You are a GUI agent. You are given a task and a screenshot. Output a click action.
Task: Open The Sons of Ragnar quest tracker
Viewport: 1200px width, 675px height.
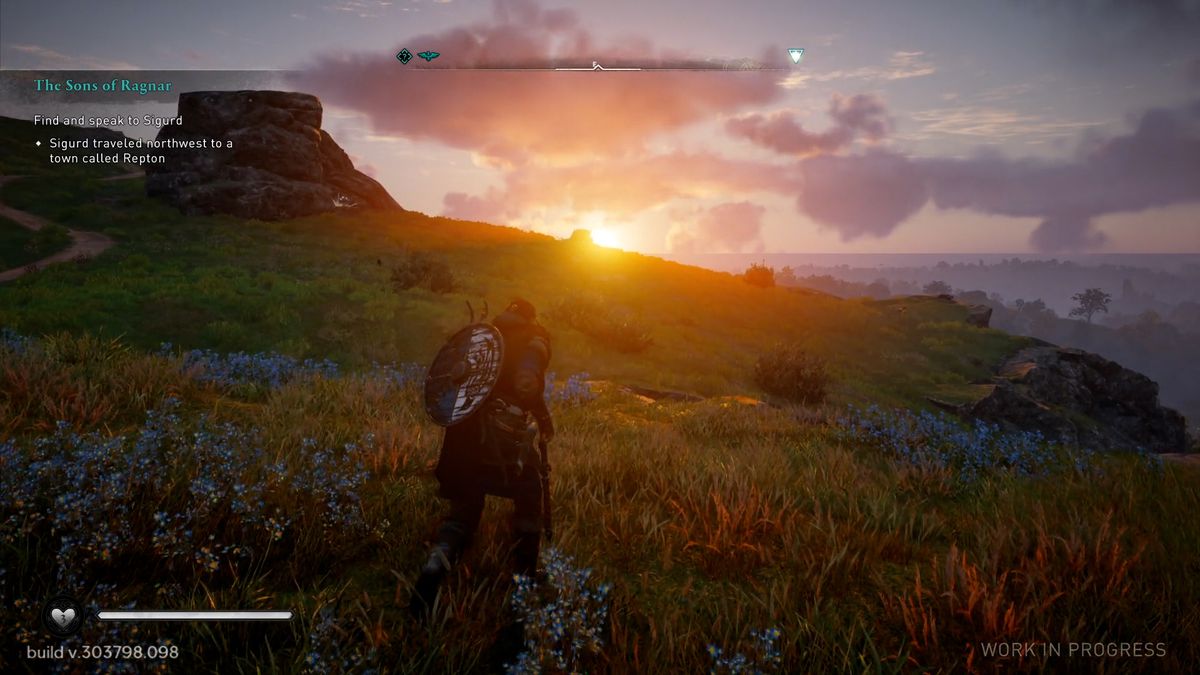tap(103, 86)
